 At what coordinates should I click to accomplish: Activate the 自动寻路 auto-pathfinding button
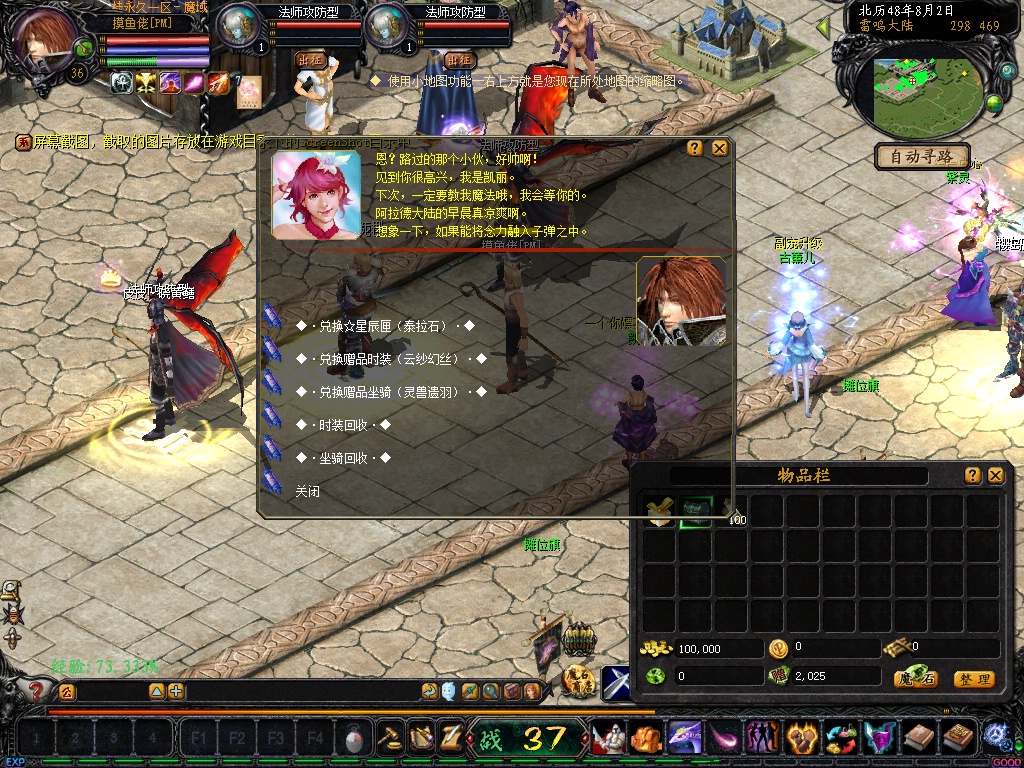point(922,157)
